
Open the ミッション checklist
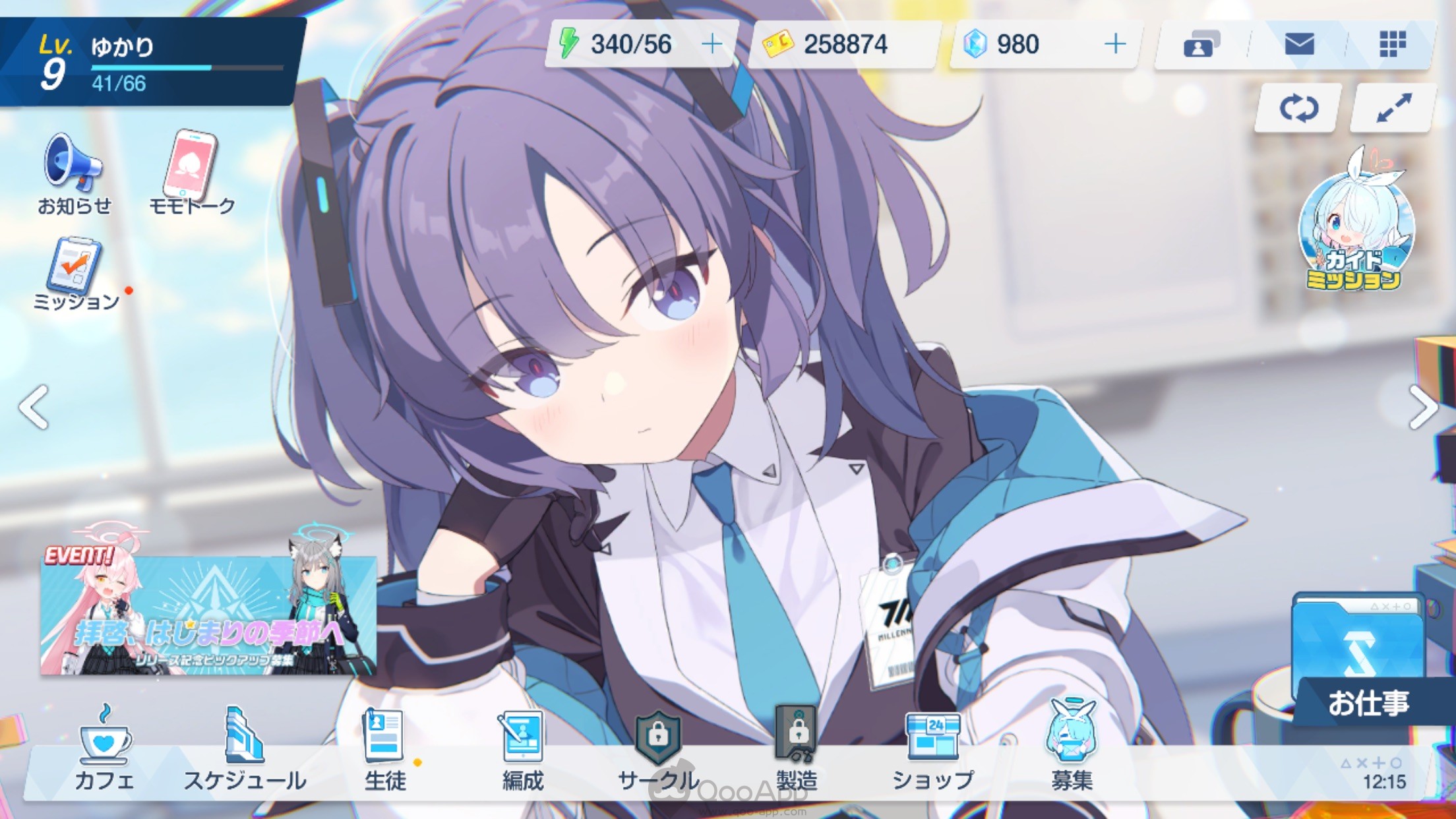[x=76, y=273]
